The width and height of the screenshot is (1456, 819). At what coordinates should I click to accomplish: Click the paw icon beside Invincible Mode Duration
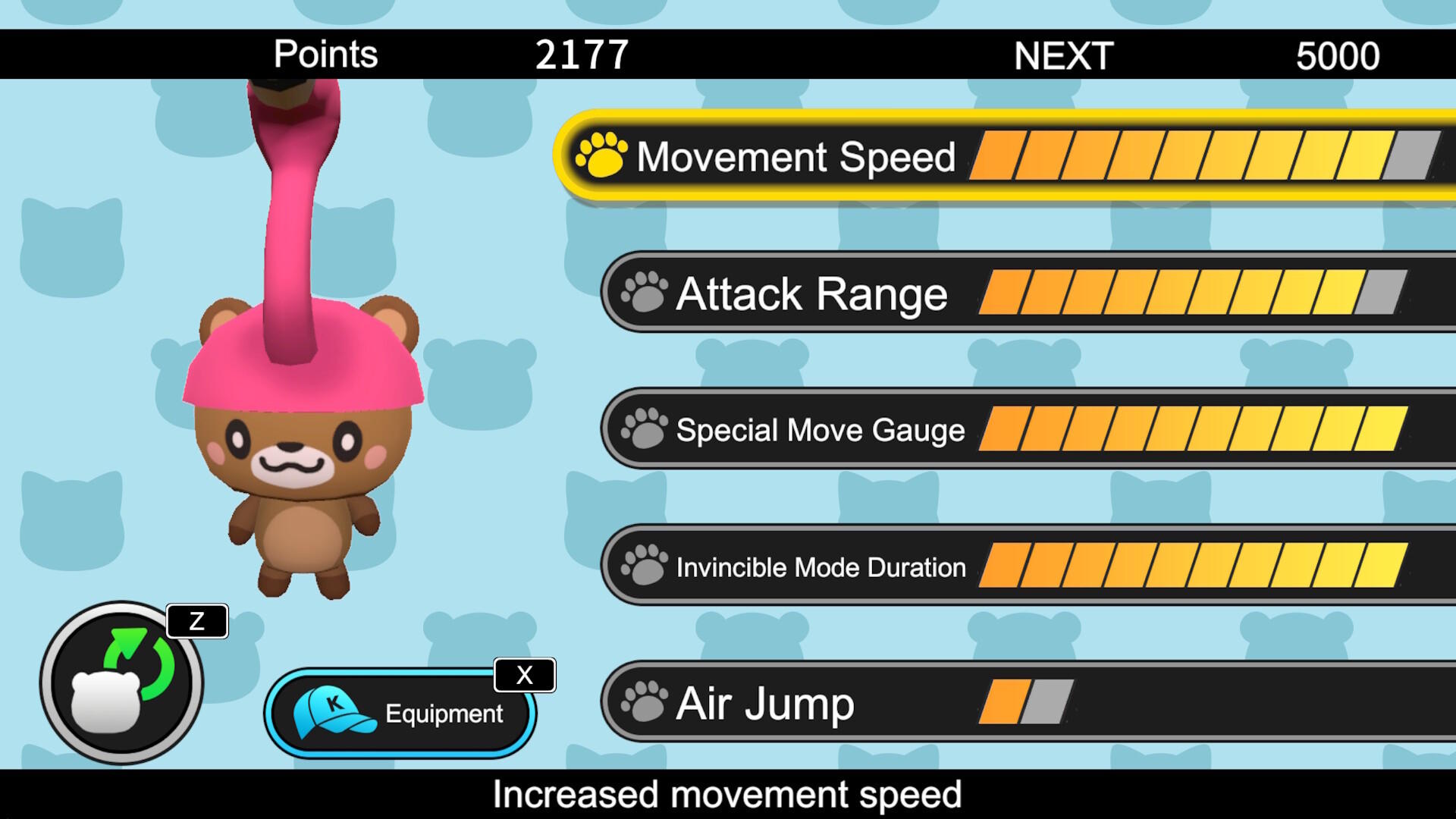click(x=643, y=566)
